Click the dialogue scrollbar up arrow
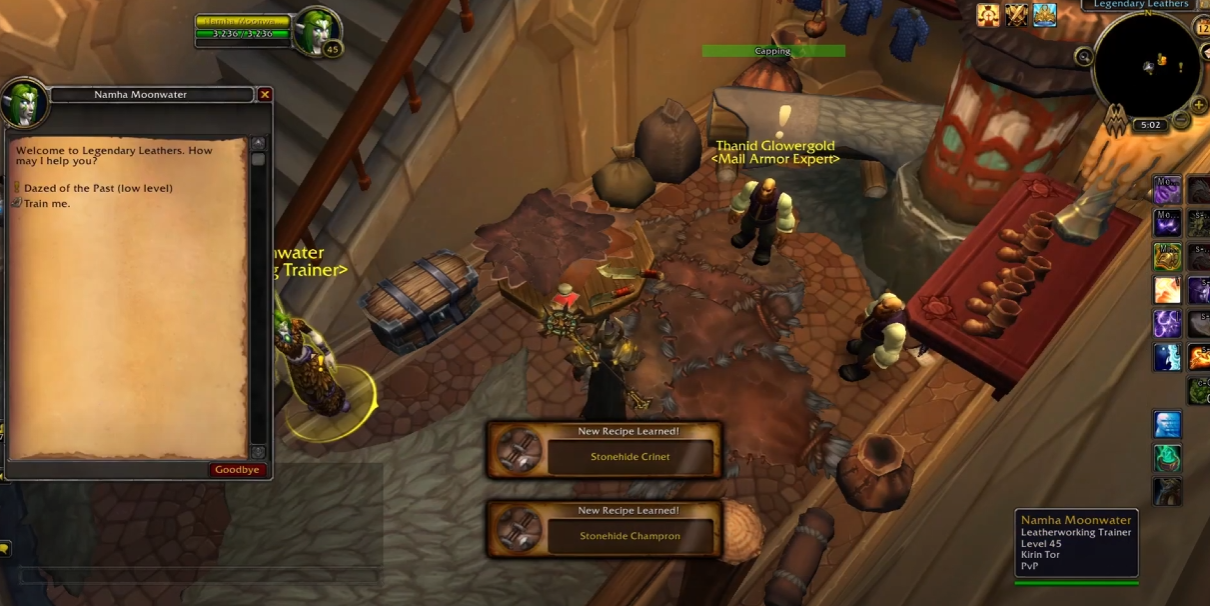1210x606 pixels. [x=258, y=144]
